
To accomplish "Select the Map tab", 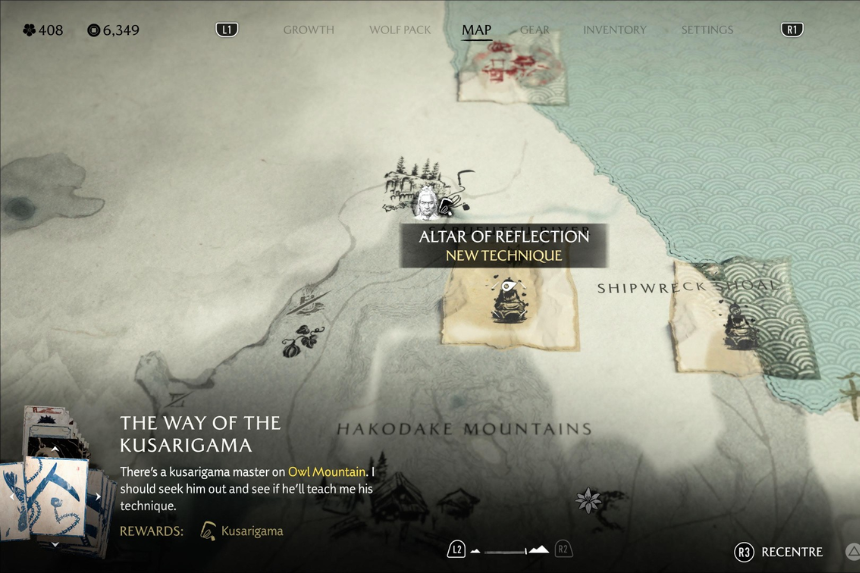I will 476,30.
